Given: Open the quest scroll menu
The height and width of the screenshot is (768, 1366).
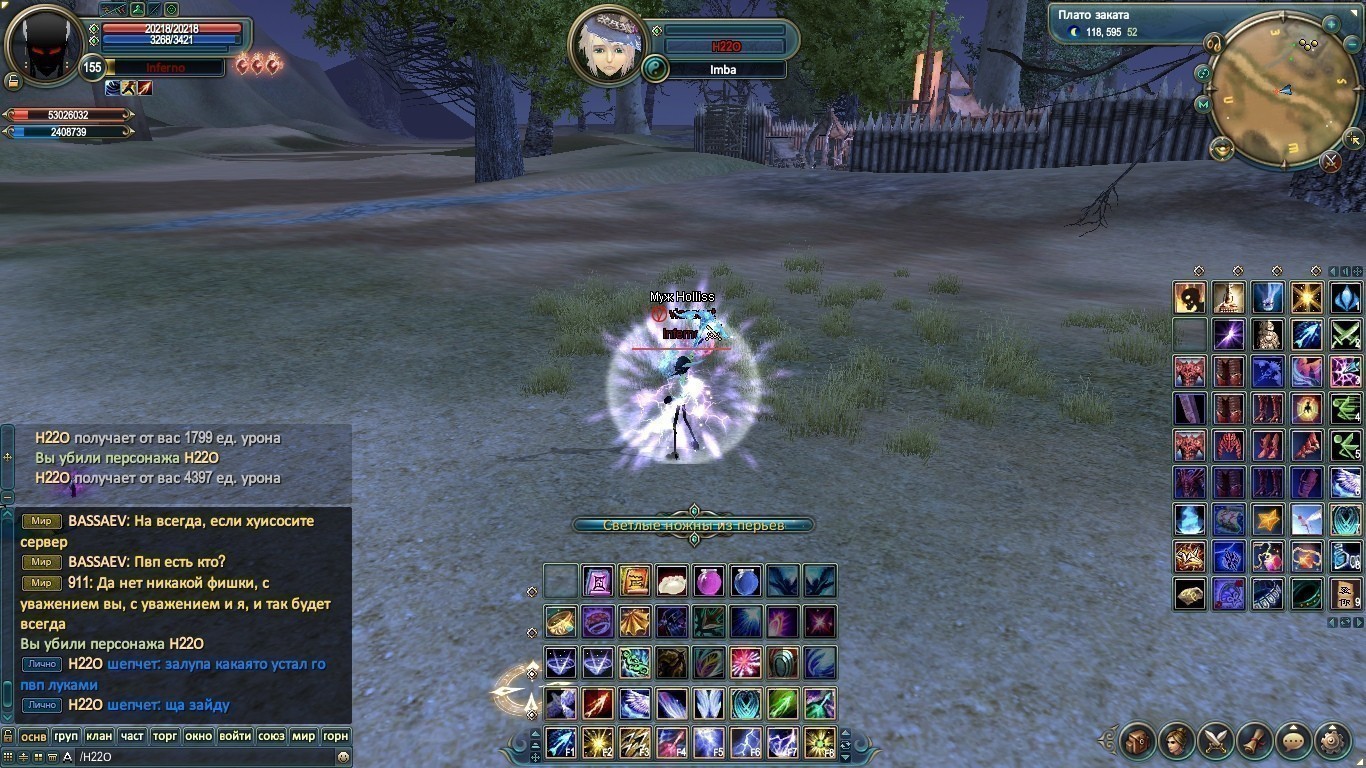Looking at the screenshot, I should pyautogui.click(x=1255, y=742).
